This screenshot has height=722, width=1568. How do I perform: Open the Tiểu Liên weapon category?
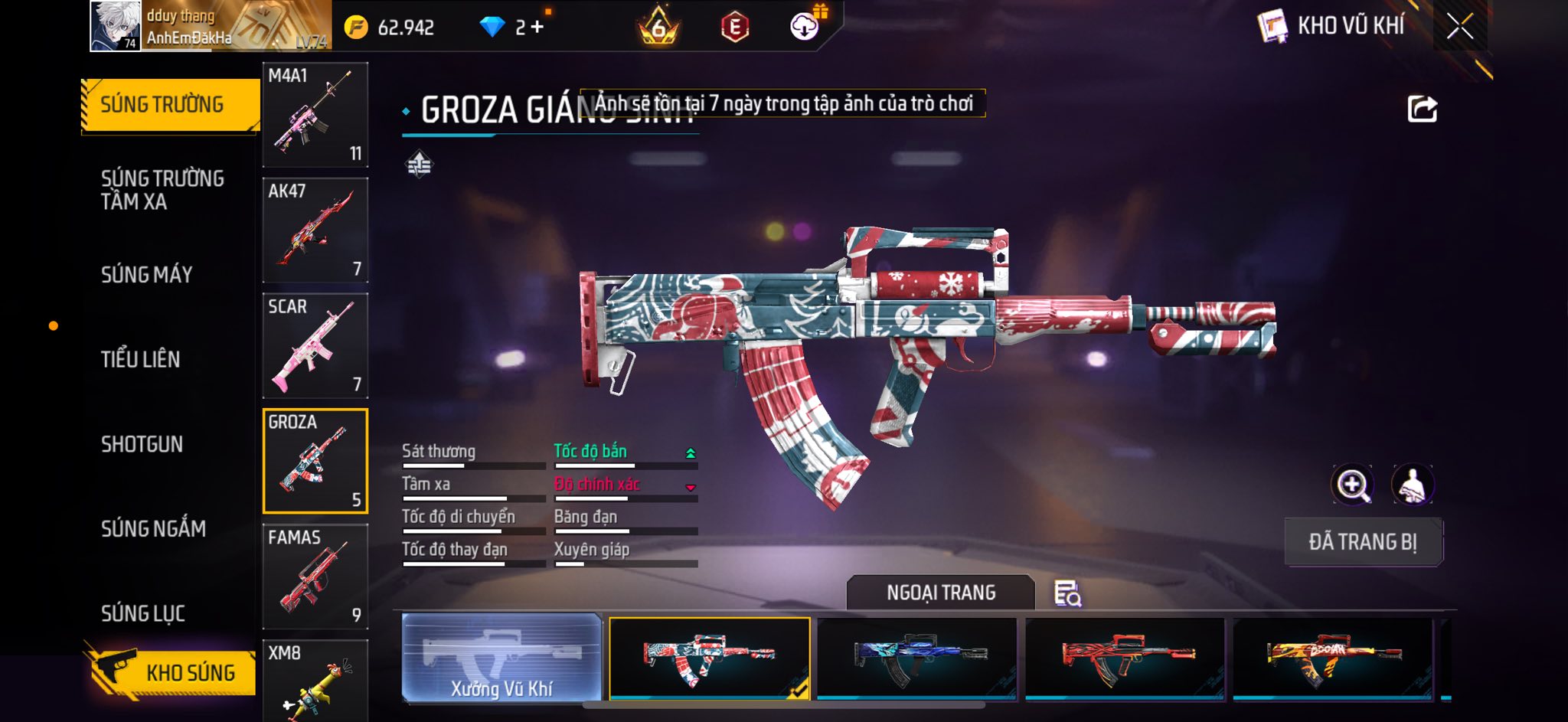coord(140,359)
